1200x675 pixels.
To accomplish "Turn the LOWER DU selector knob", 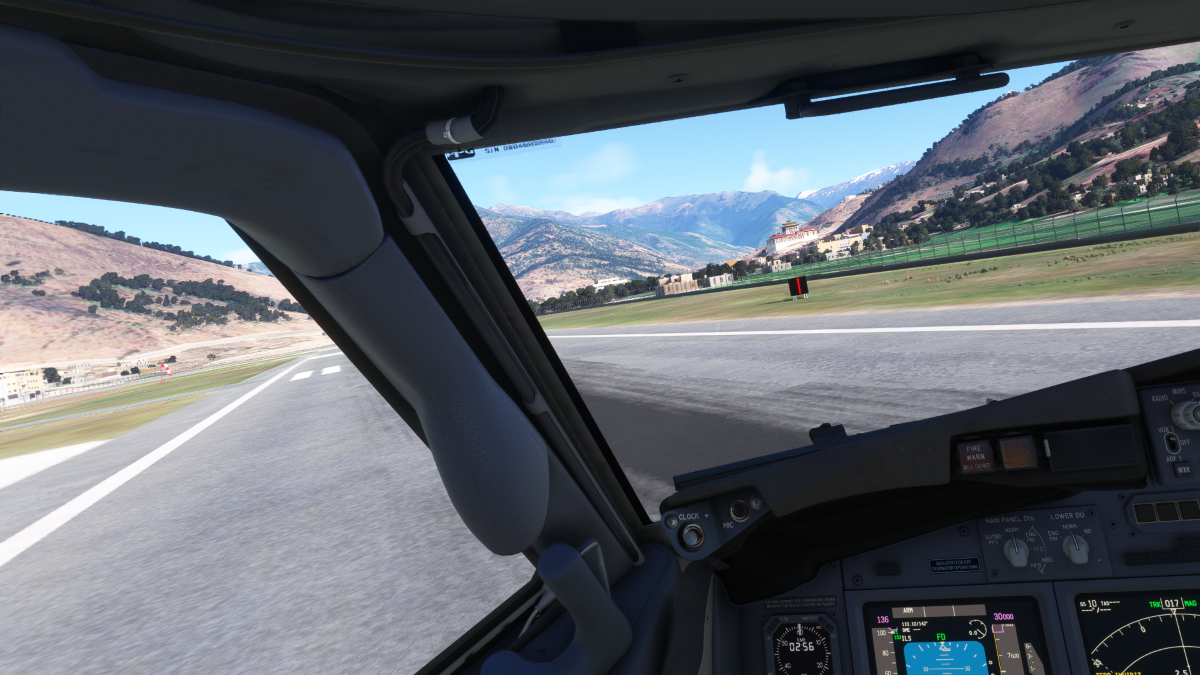I will point(1075,547).
